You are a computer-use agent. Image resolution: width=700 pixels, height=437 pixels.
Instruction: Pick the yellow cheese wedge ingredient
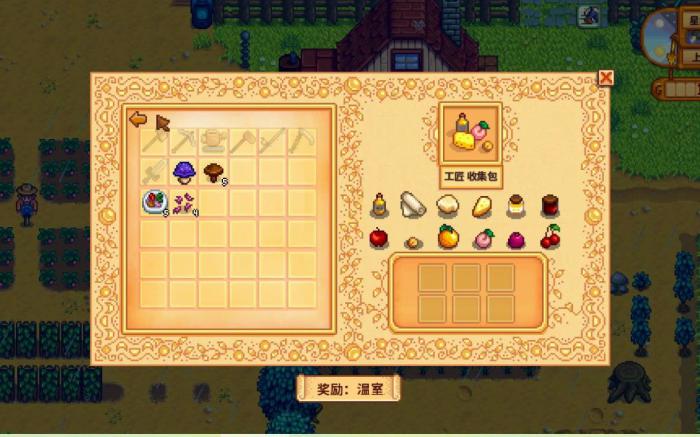click(481, 206)
